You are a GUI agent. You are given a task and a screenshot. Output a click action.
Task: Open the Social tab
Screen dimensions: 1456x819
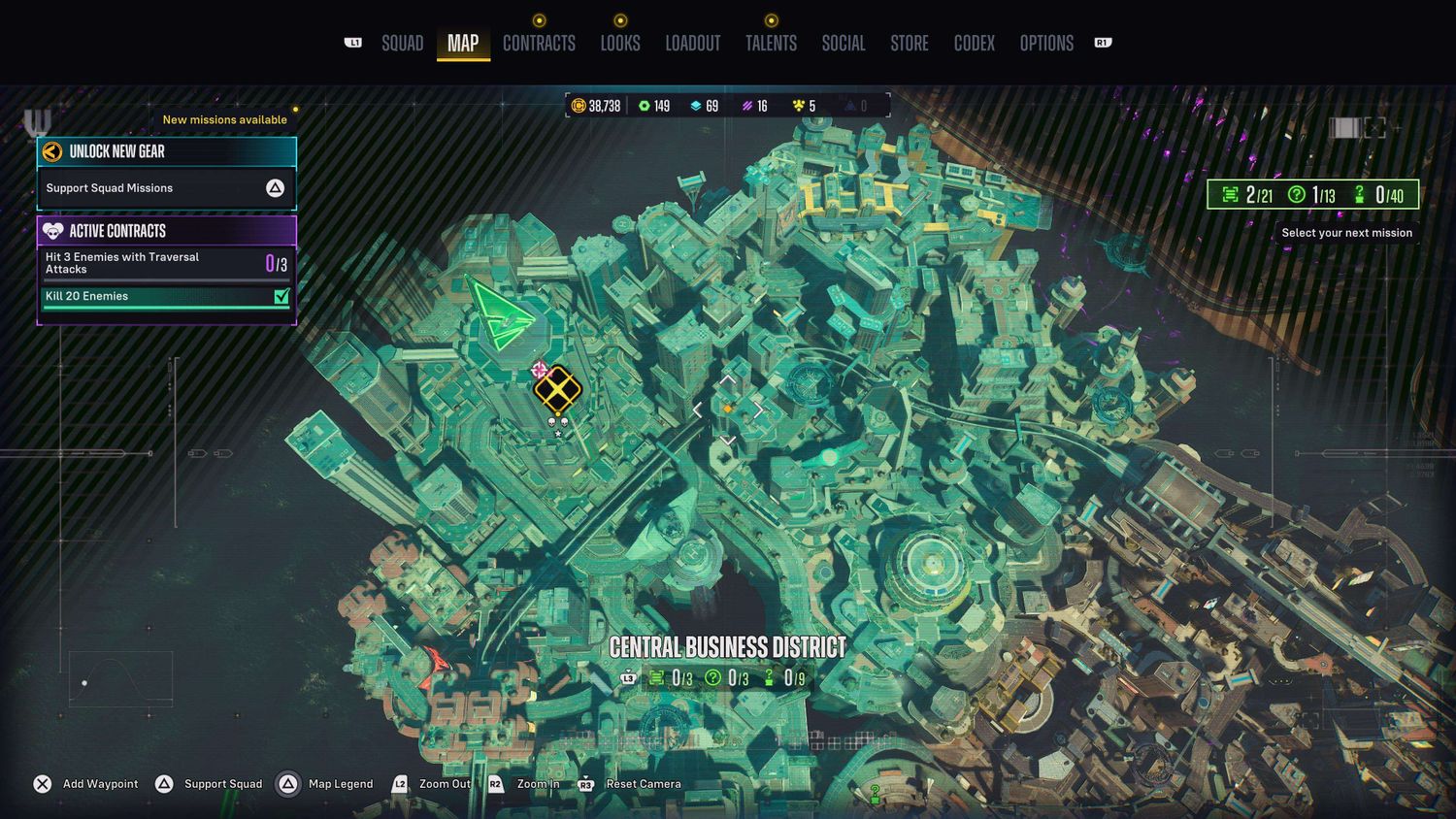[x=843, y=44]
